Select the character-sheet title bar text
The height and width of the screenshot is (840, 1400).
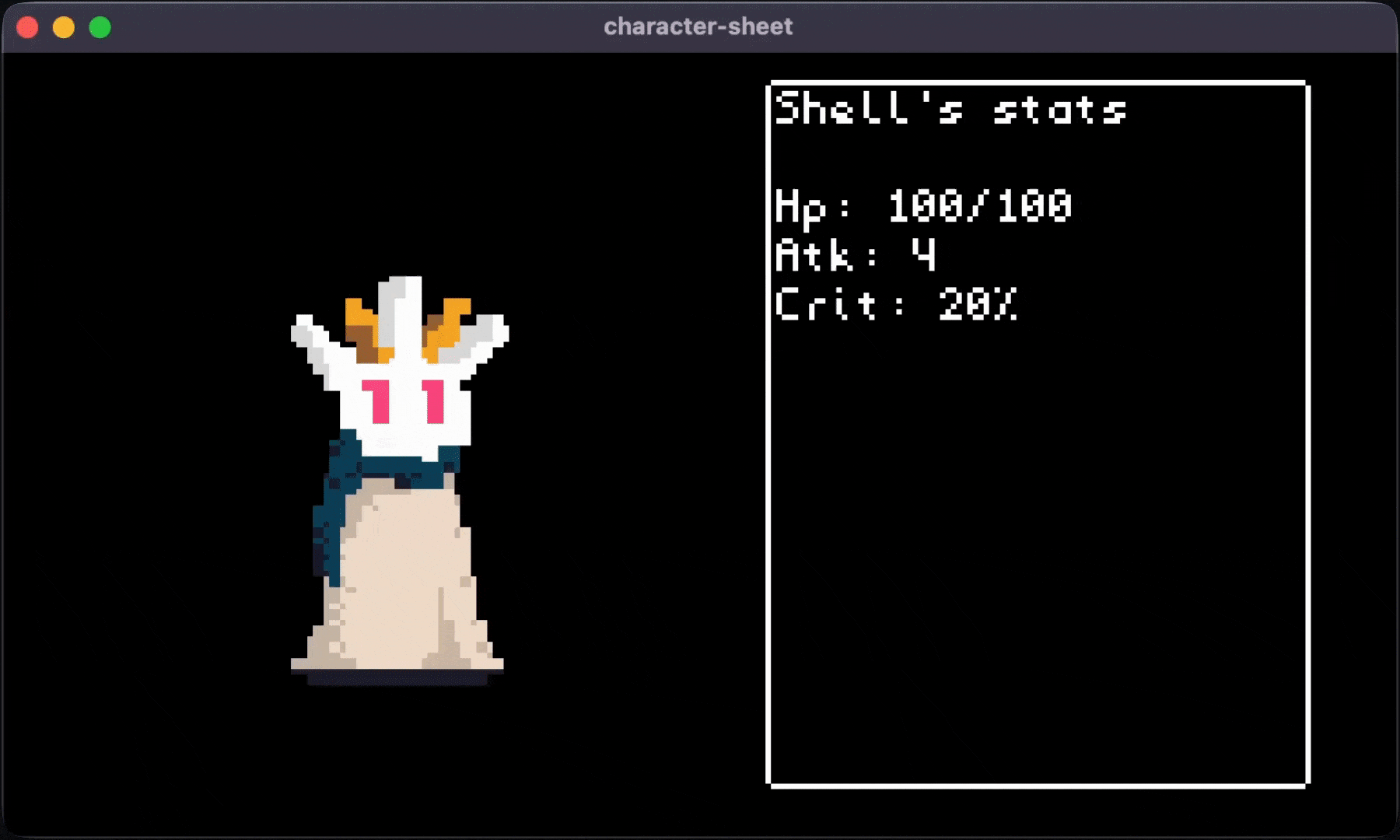pos(698,26)
